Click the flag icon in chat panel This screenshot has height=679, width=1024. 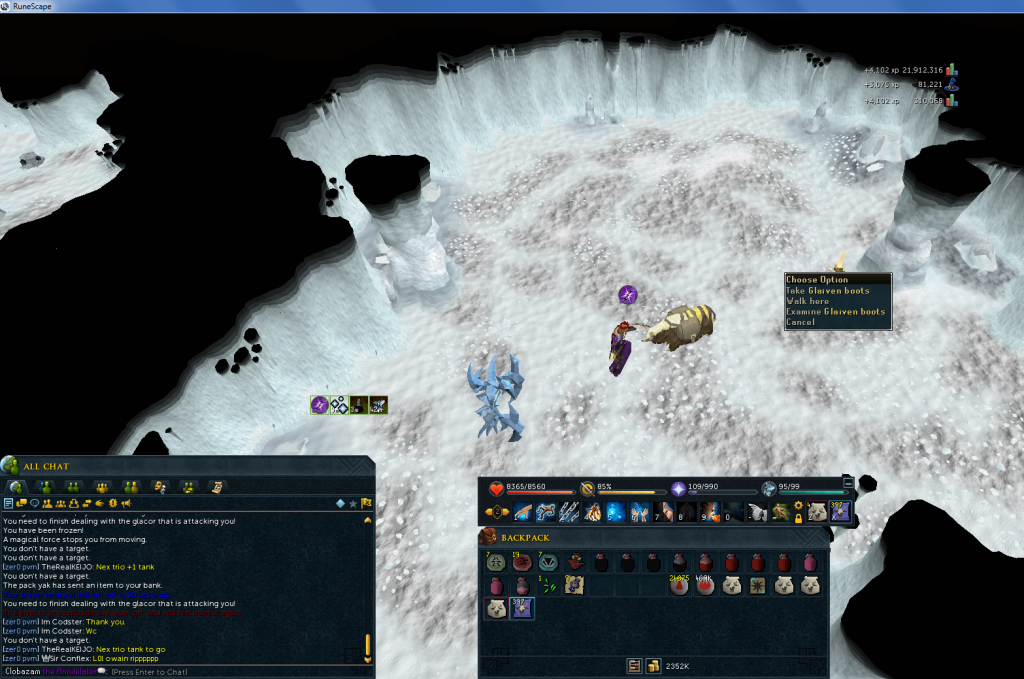(367, 503)
